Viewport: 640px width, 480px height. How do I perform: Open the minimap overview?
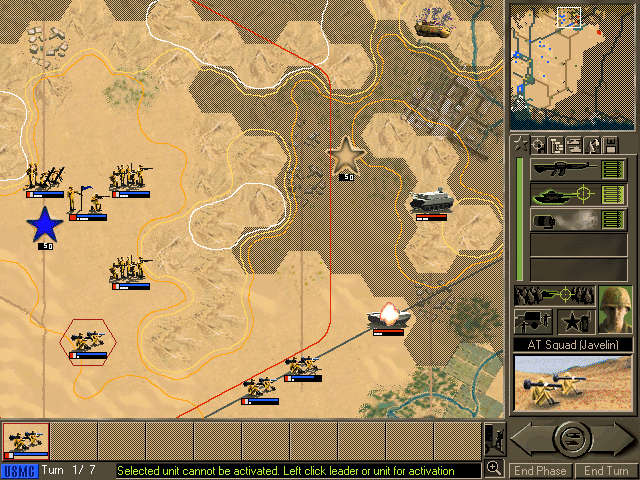click(572, 64)
